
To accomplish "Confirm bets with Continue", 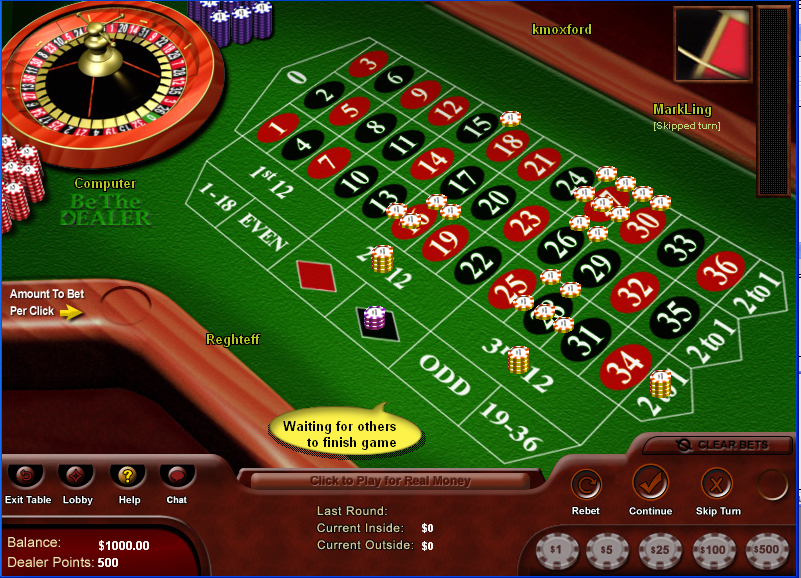I will [x=650, y=485].
